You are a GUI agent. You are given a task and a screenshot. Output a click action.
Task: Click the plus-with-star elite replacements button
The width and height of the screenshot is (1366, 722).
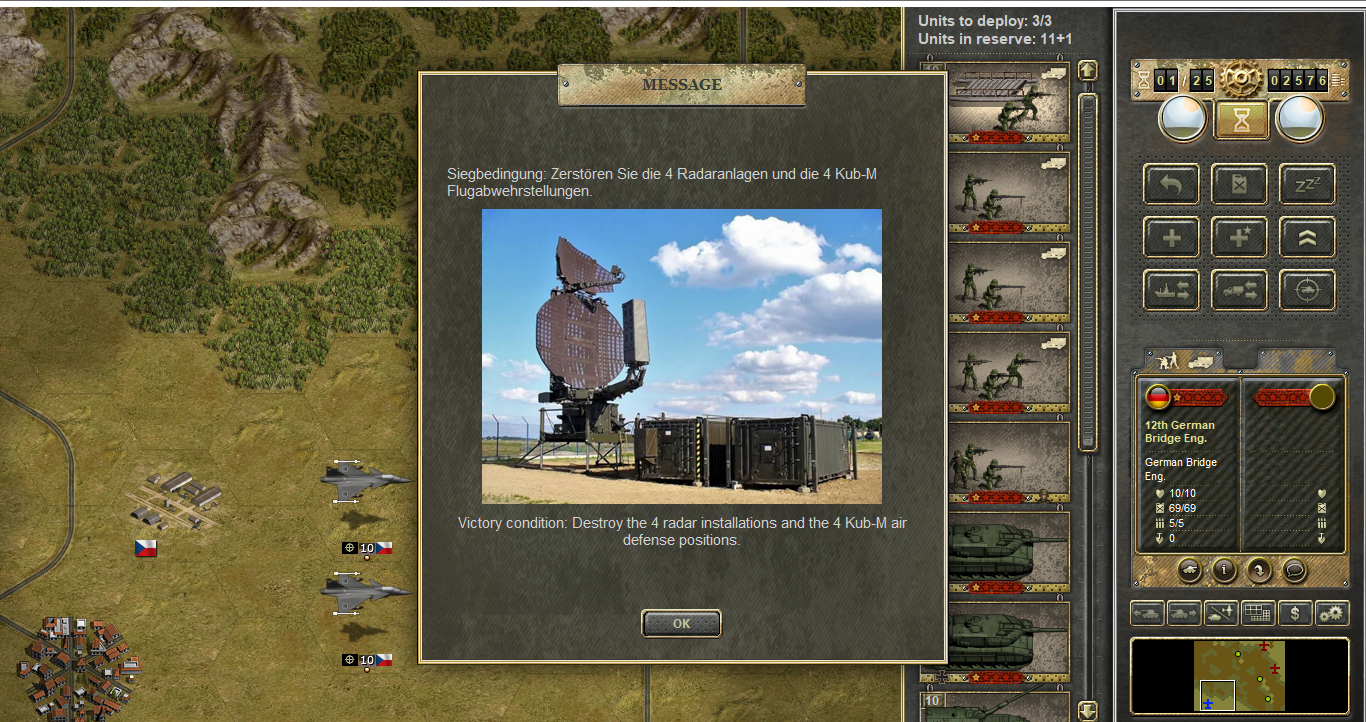pos(1240,238)
